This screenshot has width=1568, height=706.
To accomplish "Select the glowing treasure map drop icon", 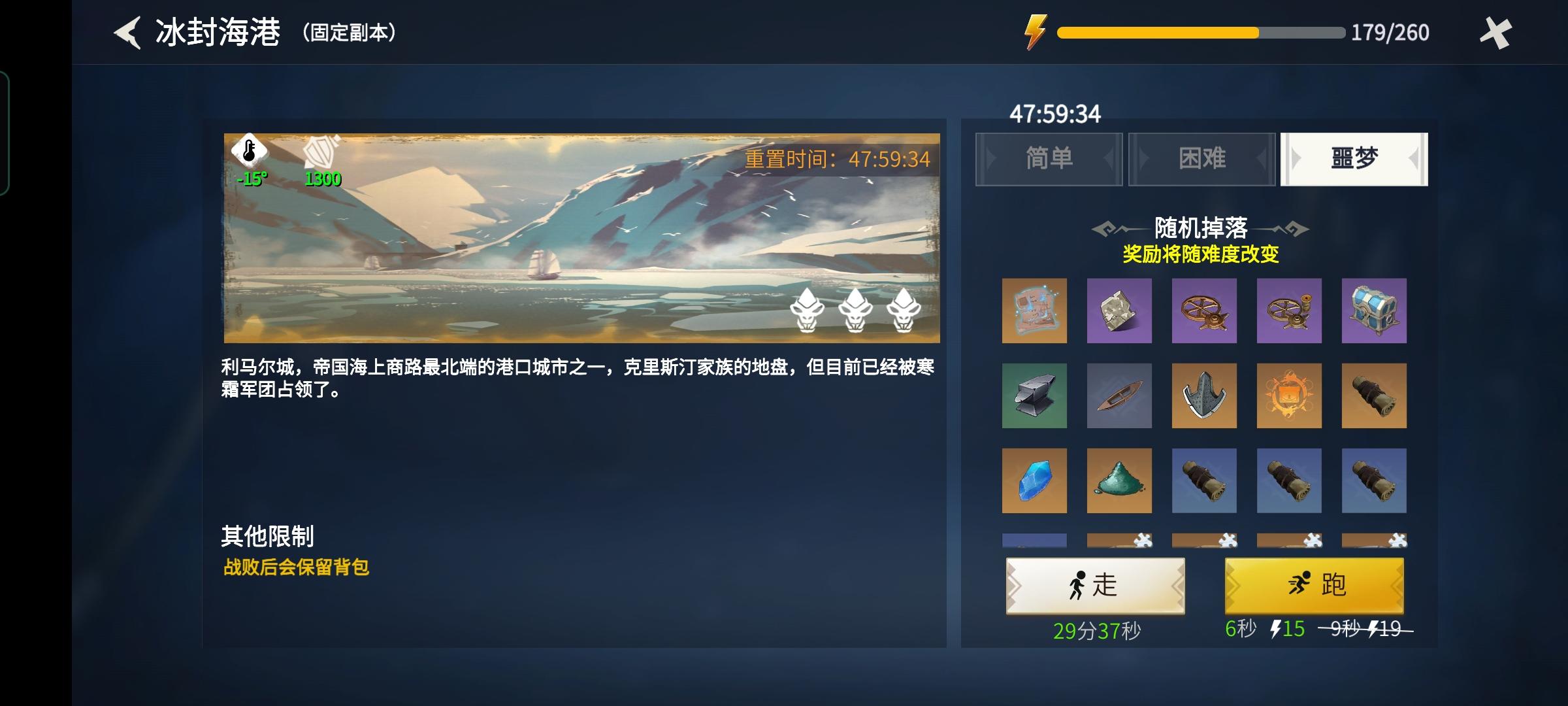I will point(1034,311).
